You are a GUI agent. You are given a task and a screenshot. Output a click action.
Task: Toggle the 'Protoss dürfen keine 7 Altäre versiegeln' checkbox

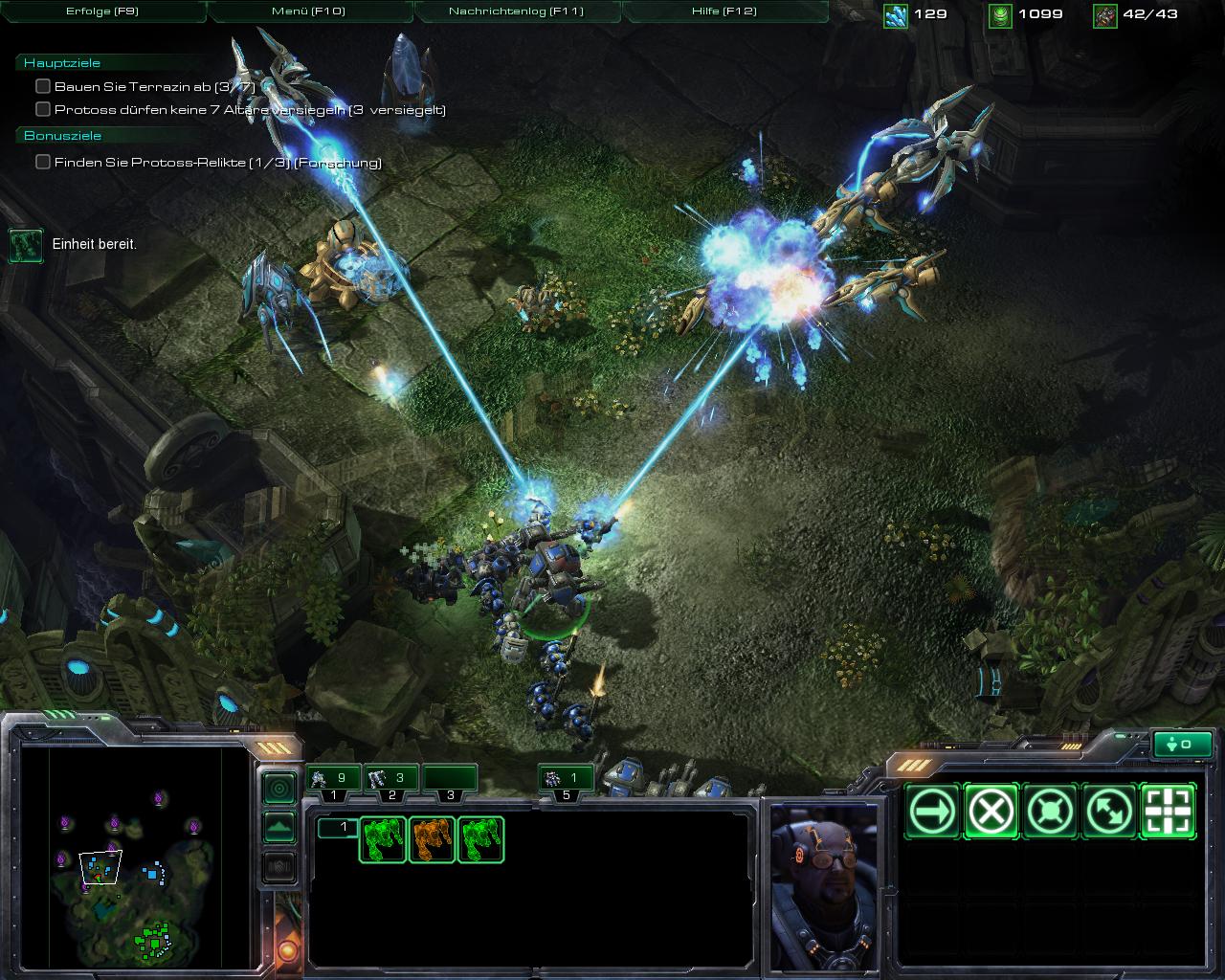pos(42,109)
